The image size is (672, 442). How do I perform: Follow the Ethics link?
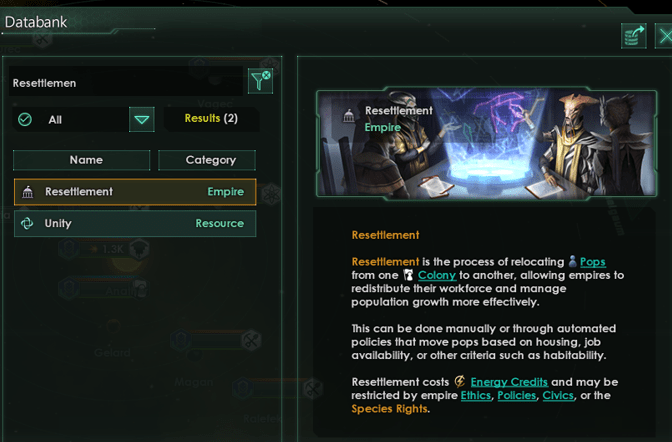pyautogui.click(x=475, y=396)
